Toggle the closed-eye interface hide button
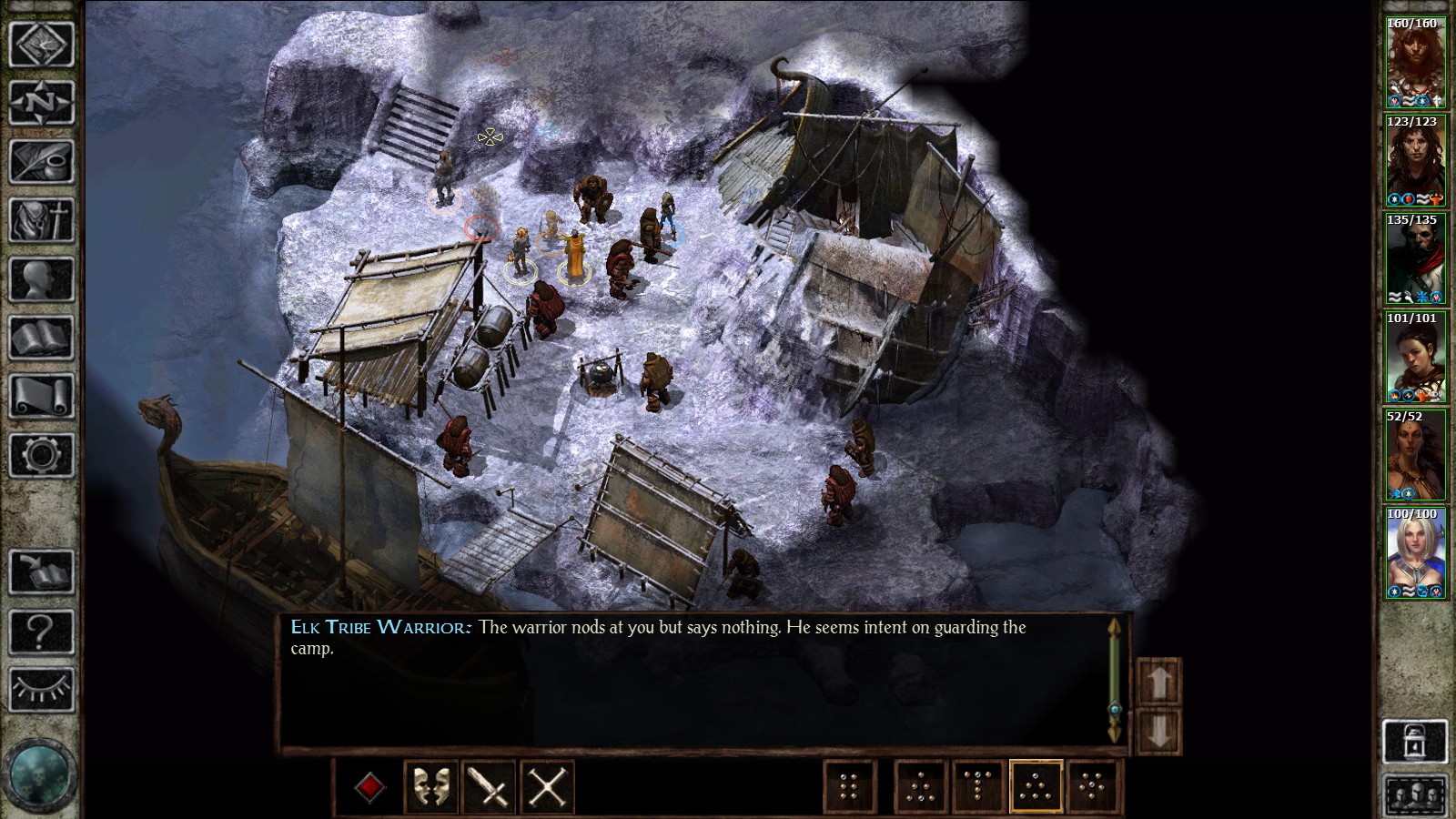Viewport: 1456px width, 819px height. 41,689
